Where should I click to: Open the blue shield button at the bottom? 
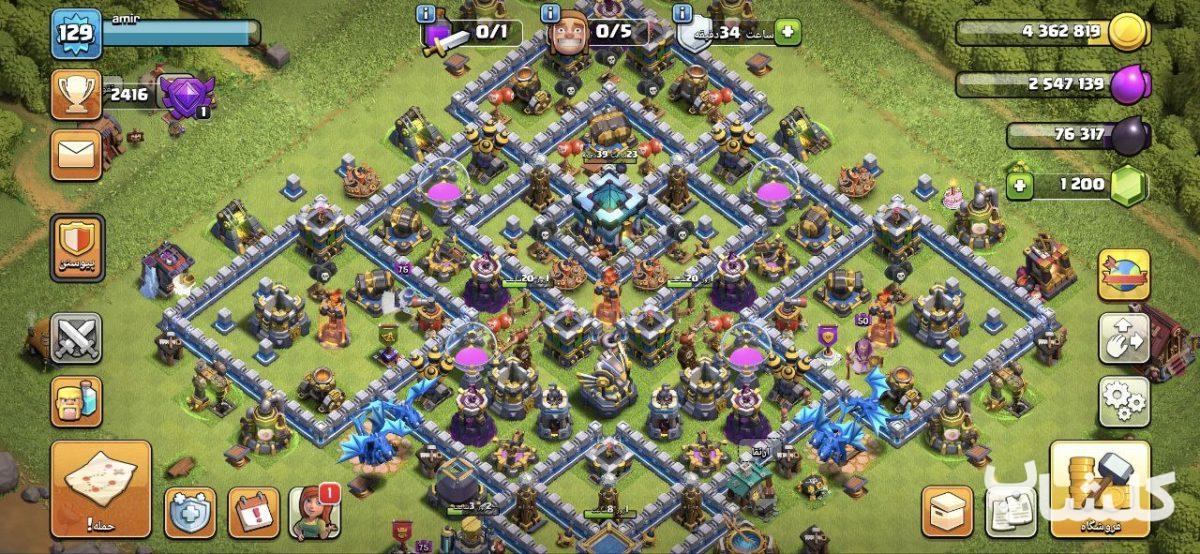click(x=190, y=513)
